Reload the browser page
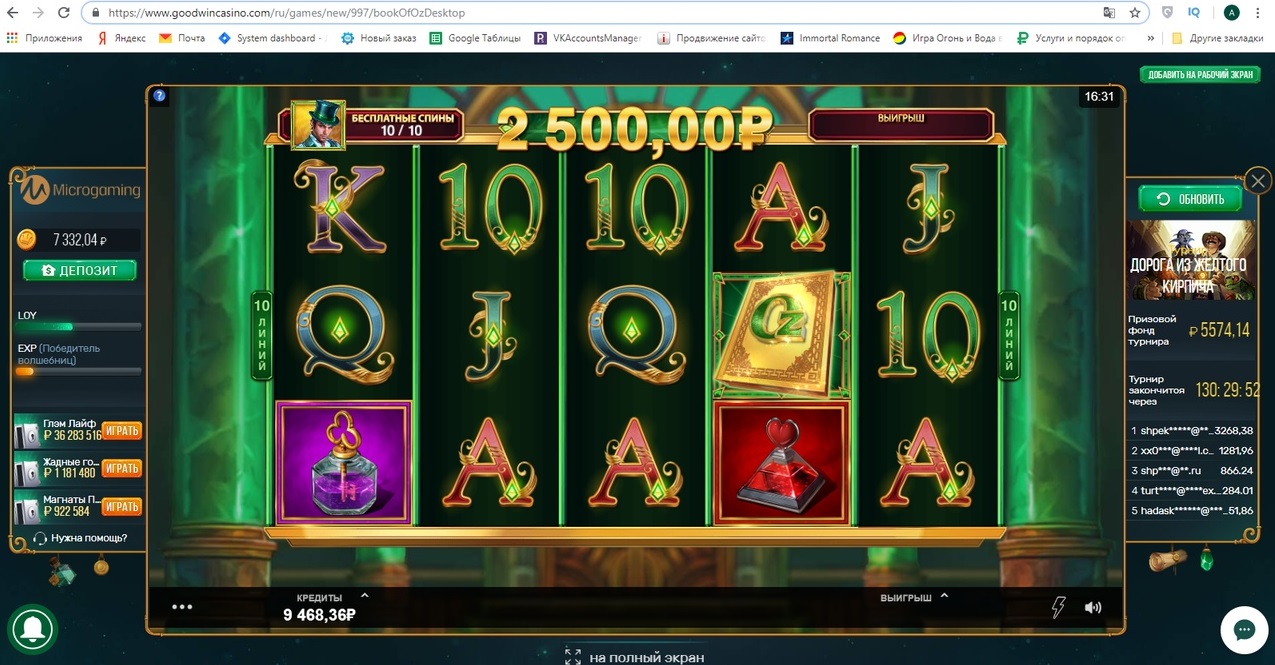The width and height of the screenshot is (1275, 665). (x=64, y=13)
